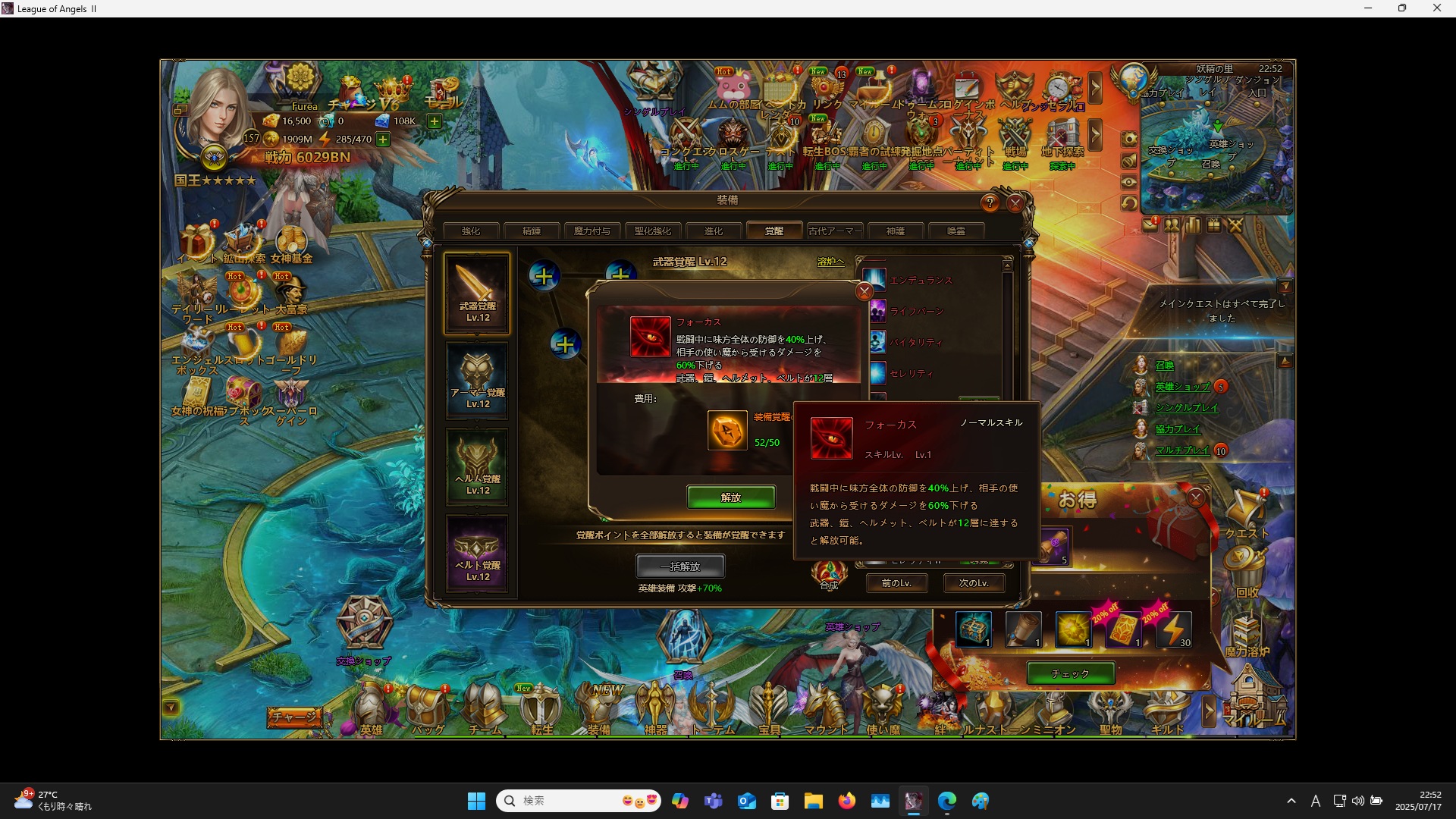Select ベルト覚醒 Lv.12 slot
This screenshot has width=1456, height=819.
coord(477,554)
